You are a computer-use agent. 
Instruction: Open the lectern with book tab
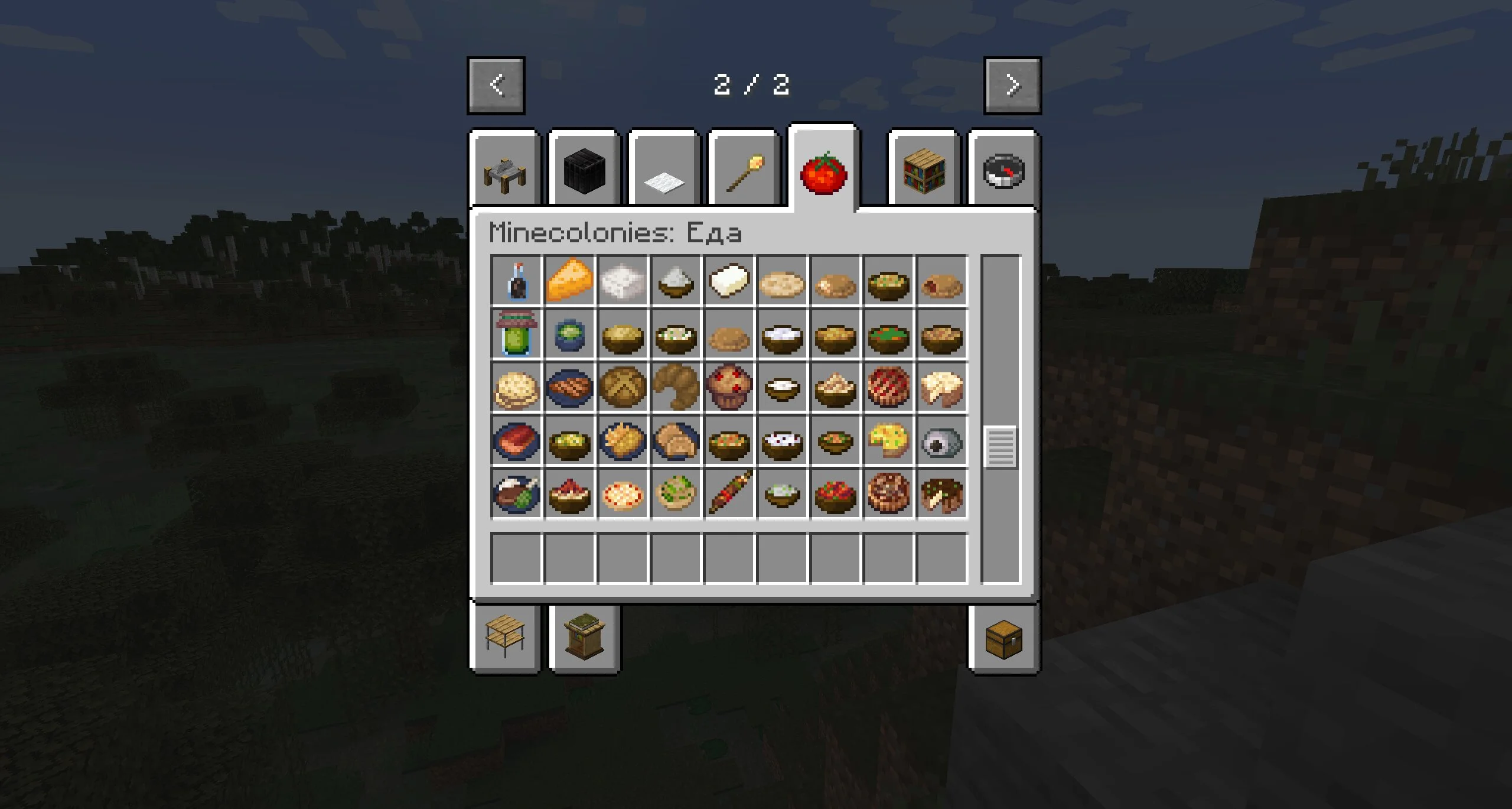coord(584,637)
